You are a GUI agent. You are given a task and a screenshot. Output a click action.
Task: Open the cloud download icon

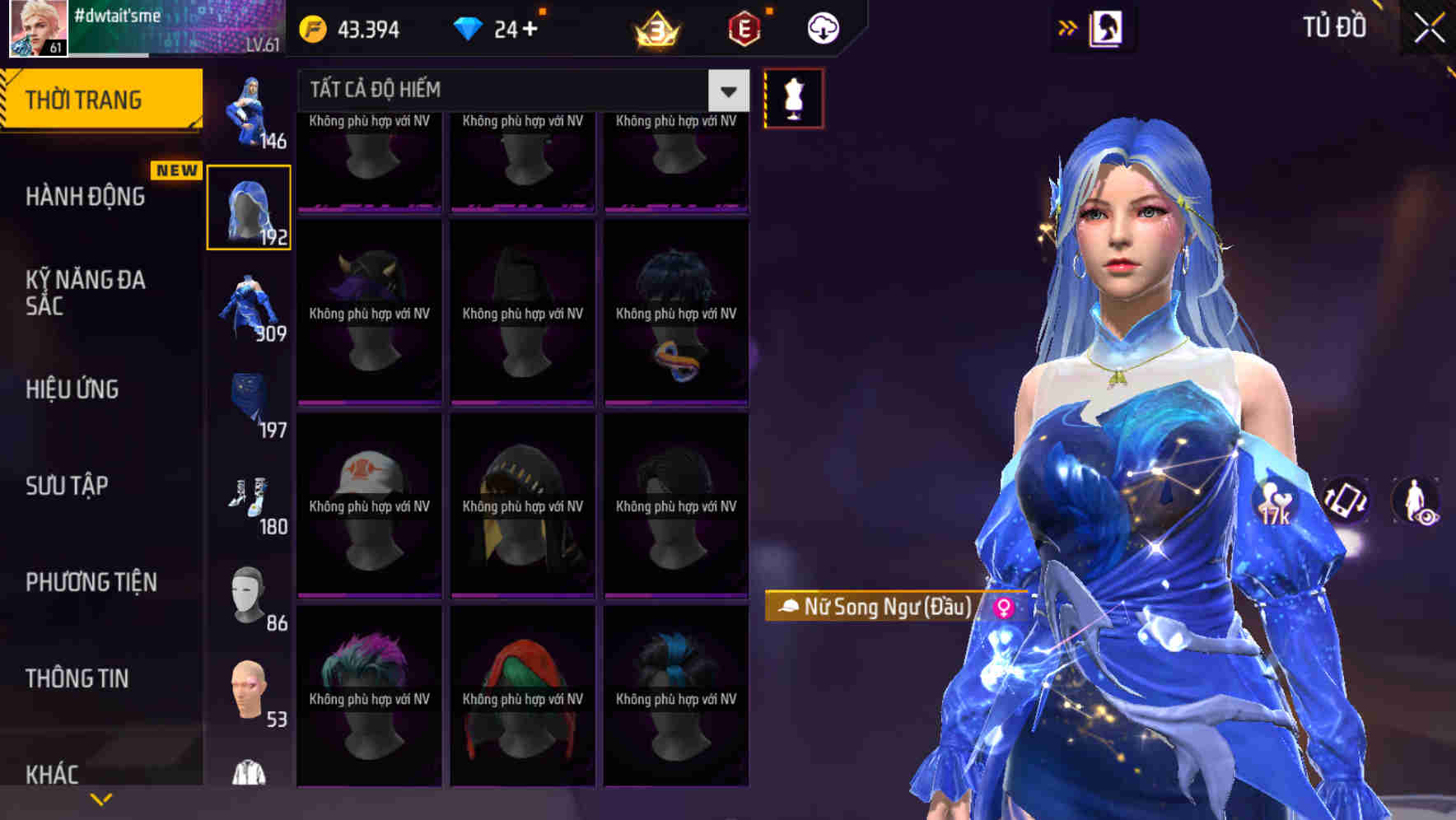pyautogui.click(x=821, y=27)
